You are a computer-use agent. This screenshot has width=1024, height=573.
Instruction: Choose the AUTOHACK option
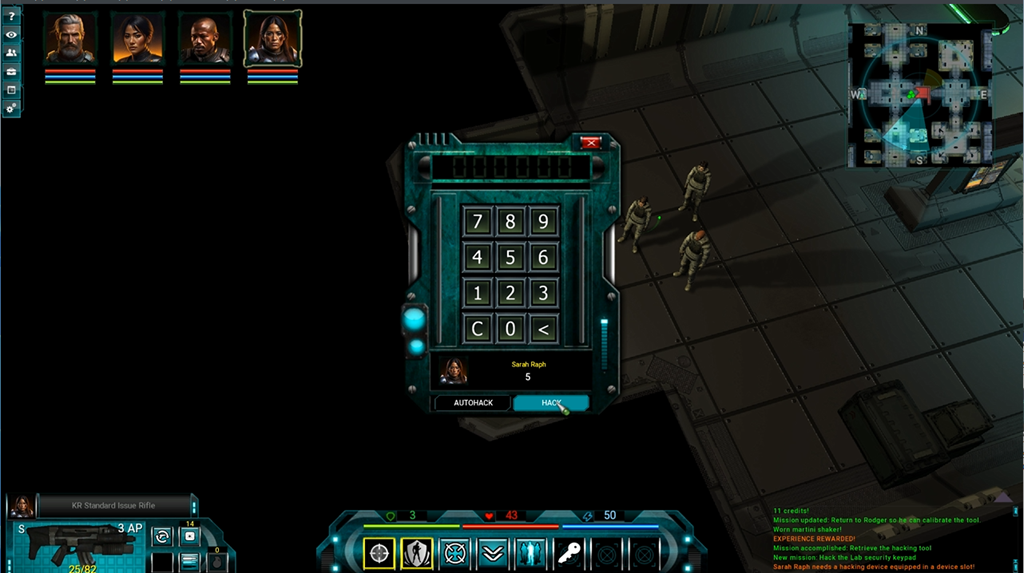click(x=473, y=403)
